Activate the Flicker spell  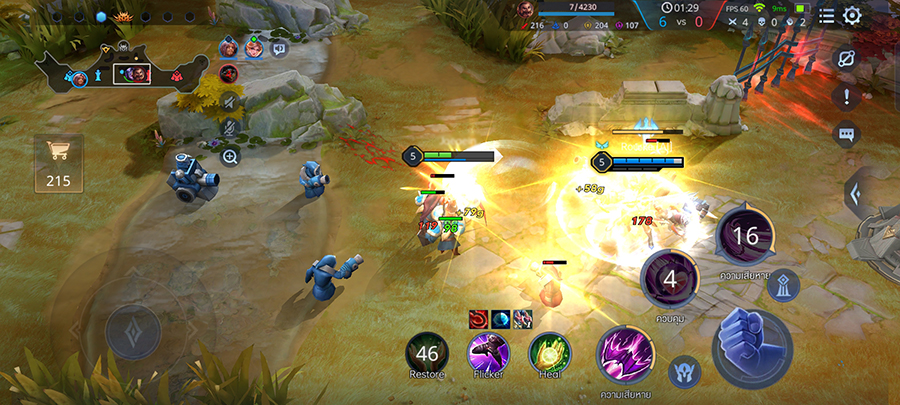point(489,353)
